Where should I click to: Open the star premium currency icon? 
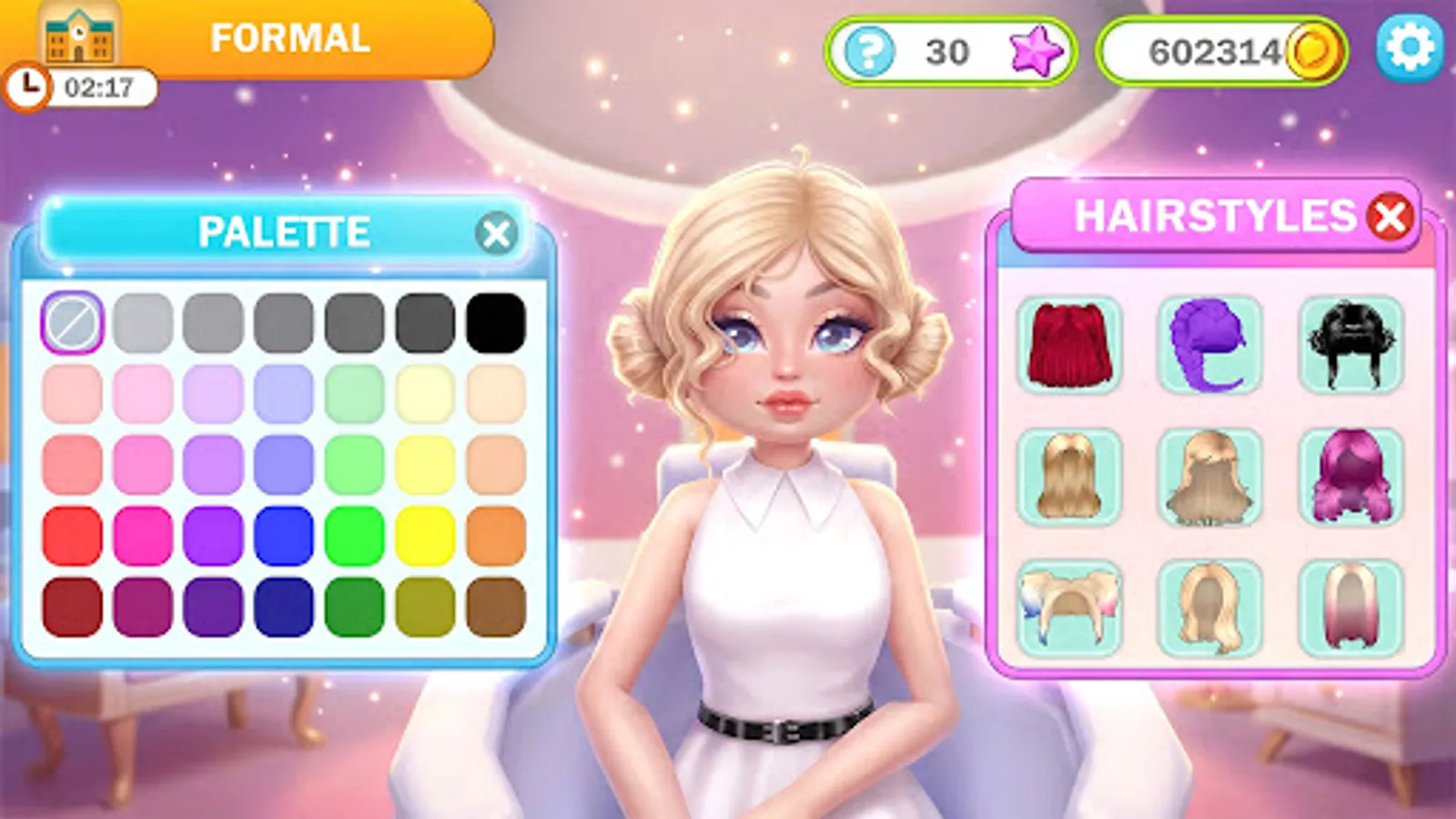(x=1037, y=50)
